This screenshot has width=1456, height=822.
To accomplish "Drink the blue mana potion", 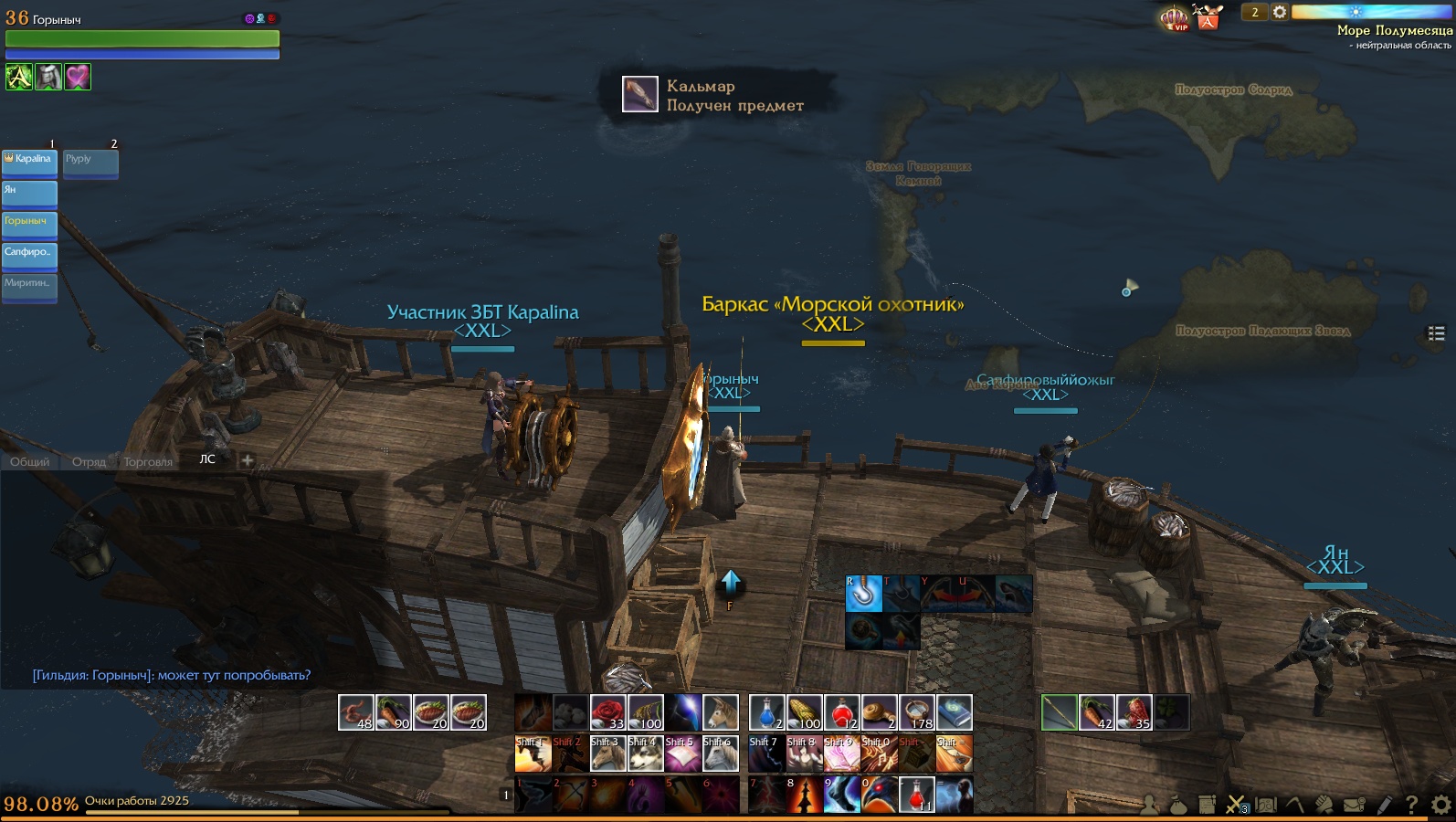I will 766,712.
